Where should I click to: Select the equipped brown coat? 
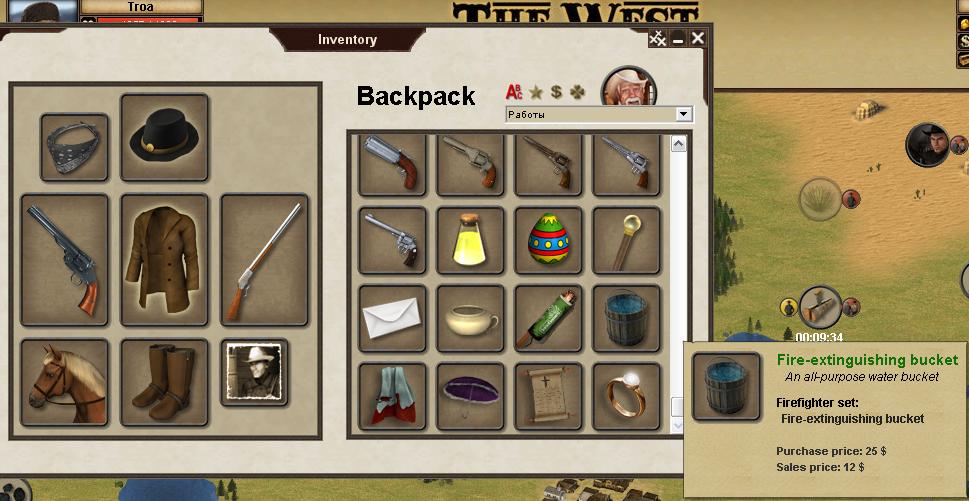point(164,259)
